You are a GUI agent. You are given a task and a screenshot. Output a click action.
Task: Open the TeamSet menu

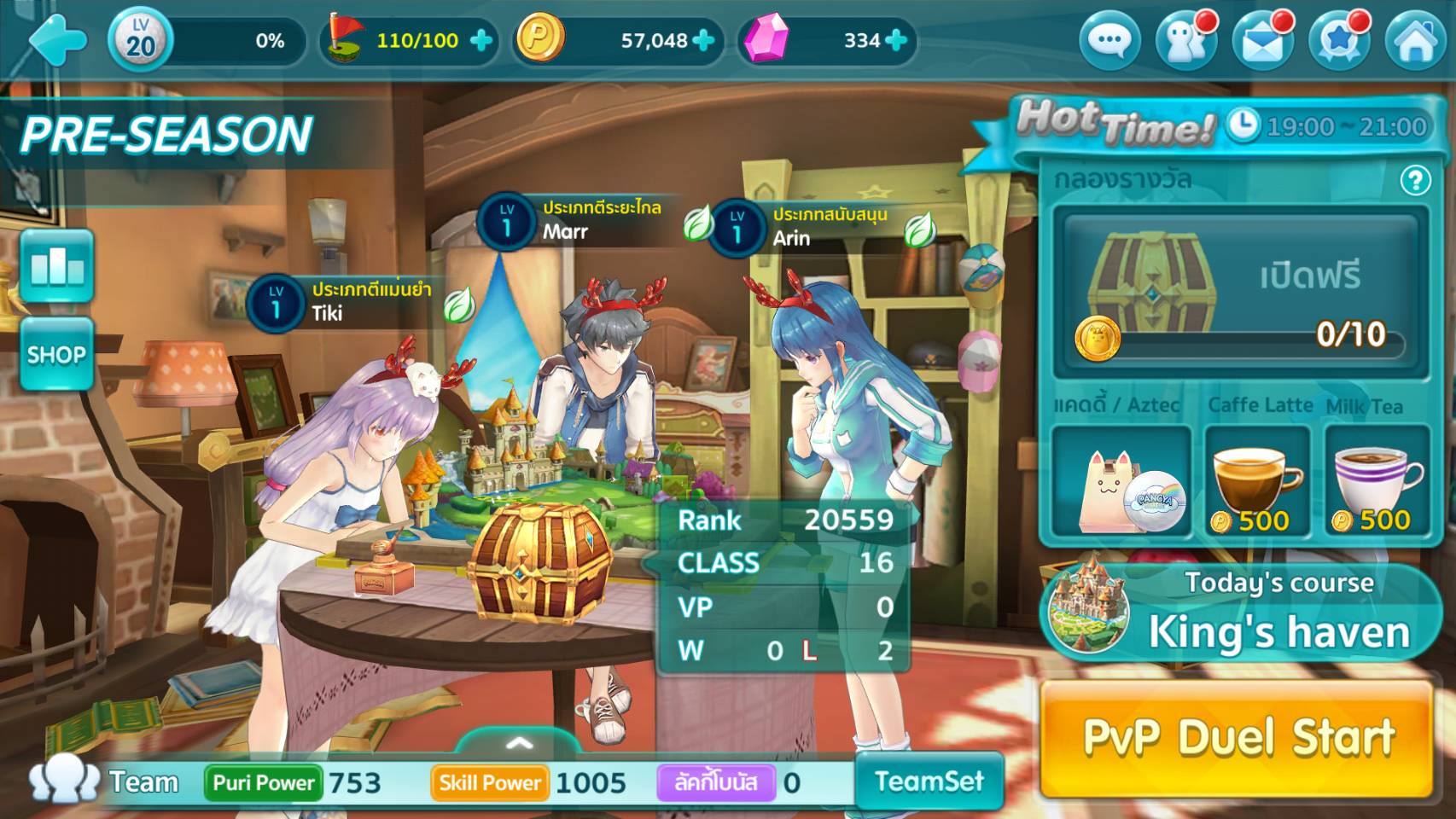(x=929, y=781)
